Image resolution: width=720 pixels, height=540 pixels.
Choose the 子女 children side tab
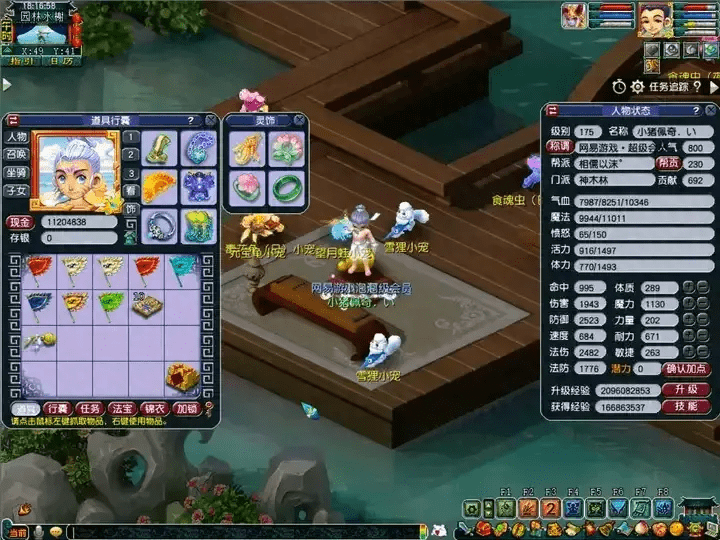tap(16, 190)
